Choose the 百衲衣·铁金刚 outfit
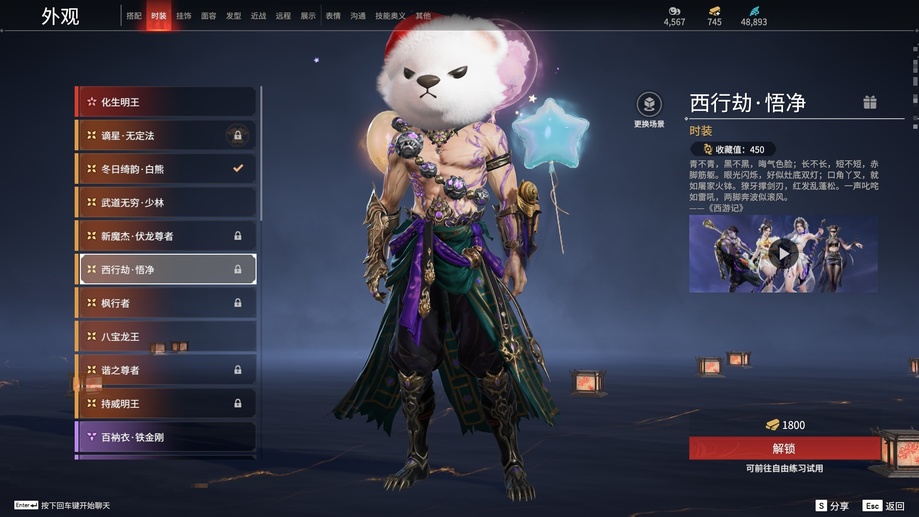The image size is (919, 517). [166, 437]
